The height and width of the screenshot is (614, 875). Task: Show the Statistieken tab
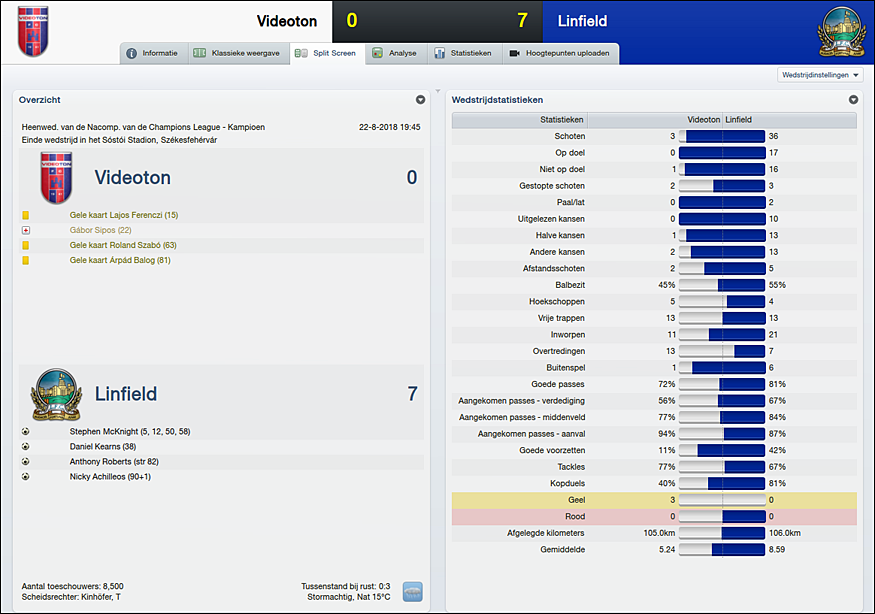coord(463,53)
